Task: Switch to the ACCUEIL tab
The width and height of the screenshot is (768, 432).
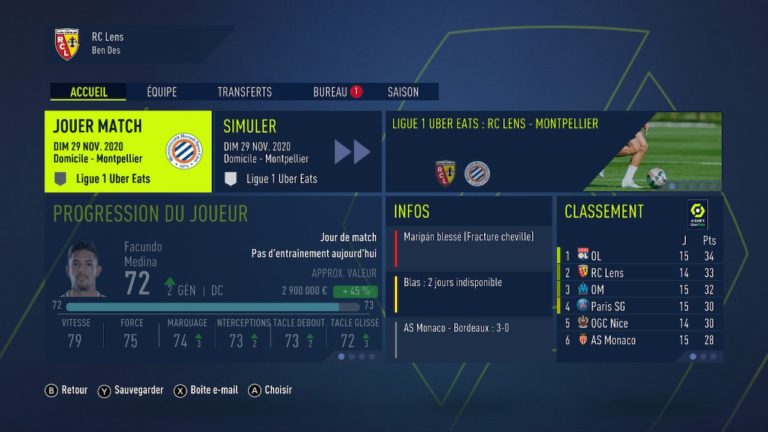Action: coord(88,92)
